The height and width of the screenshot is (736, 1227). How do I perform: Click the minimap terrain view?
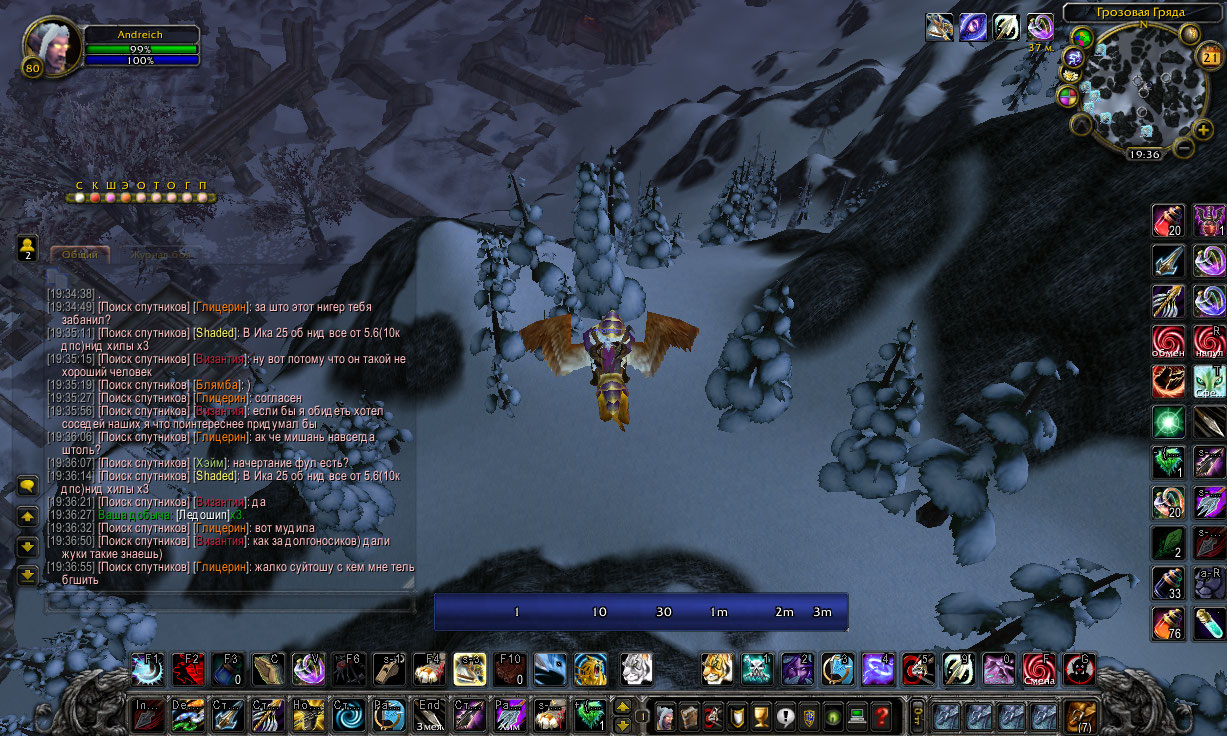[1138, 90]
